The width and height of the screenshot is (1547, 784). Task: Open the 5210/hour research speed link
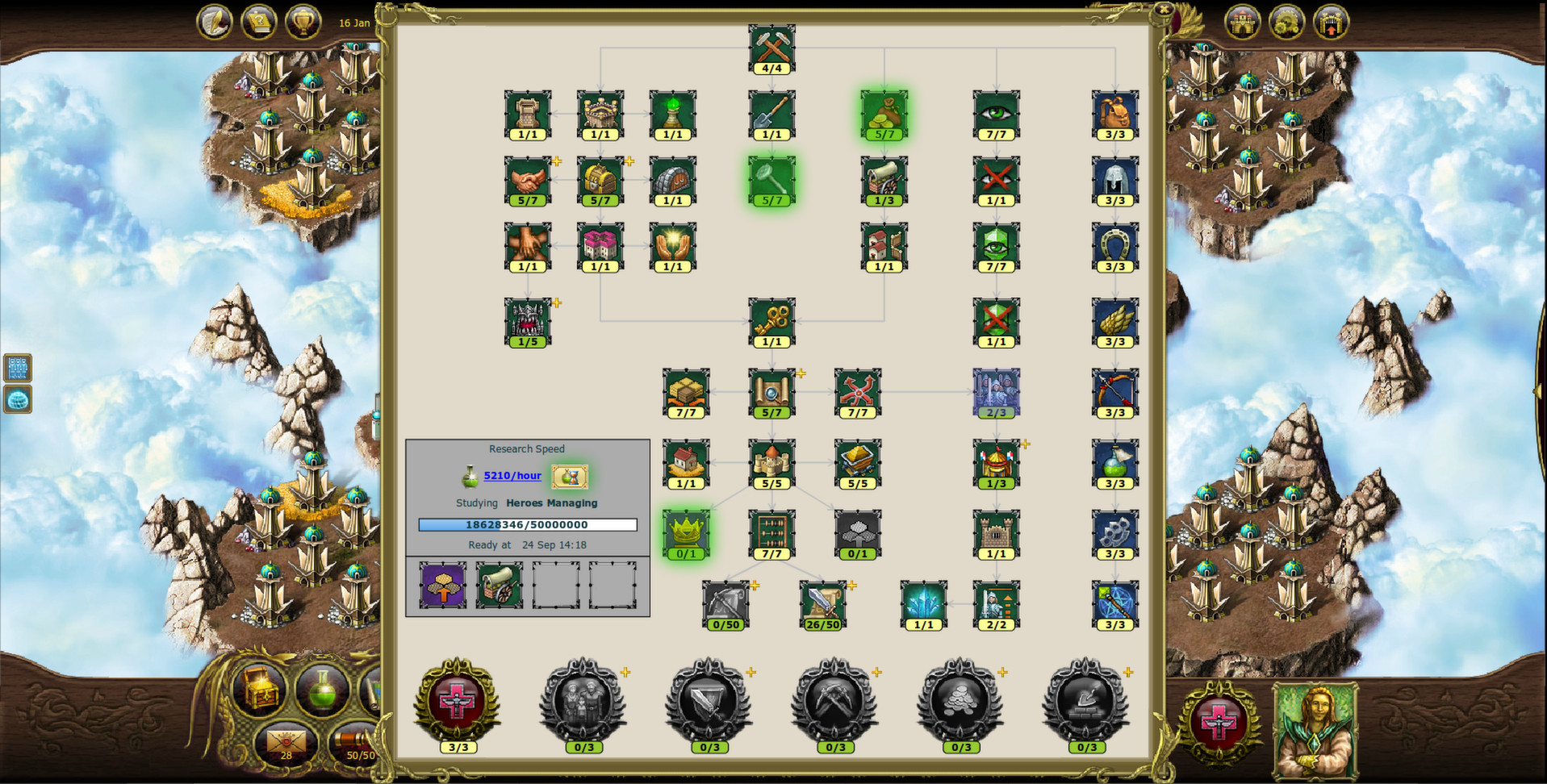(512, 475)
